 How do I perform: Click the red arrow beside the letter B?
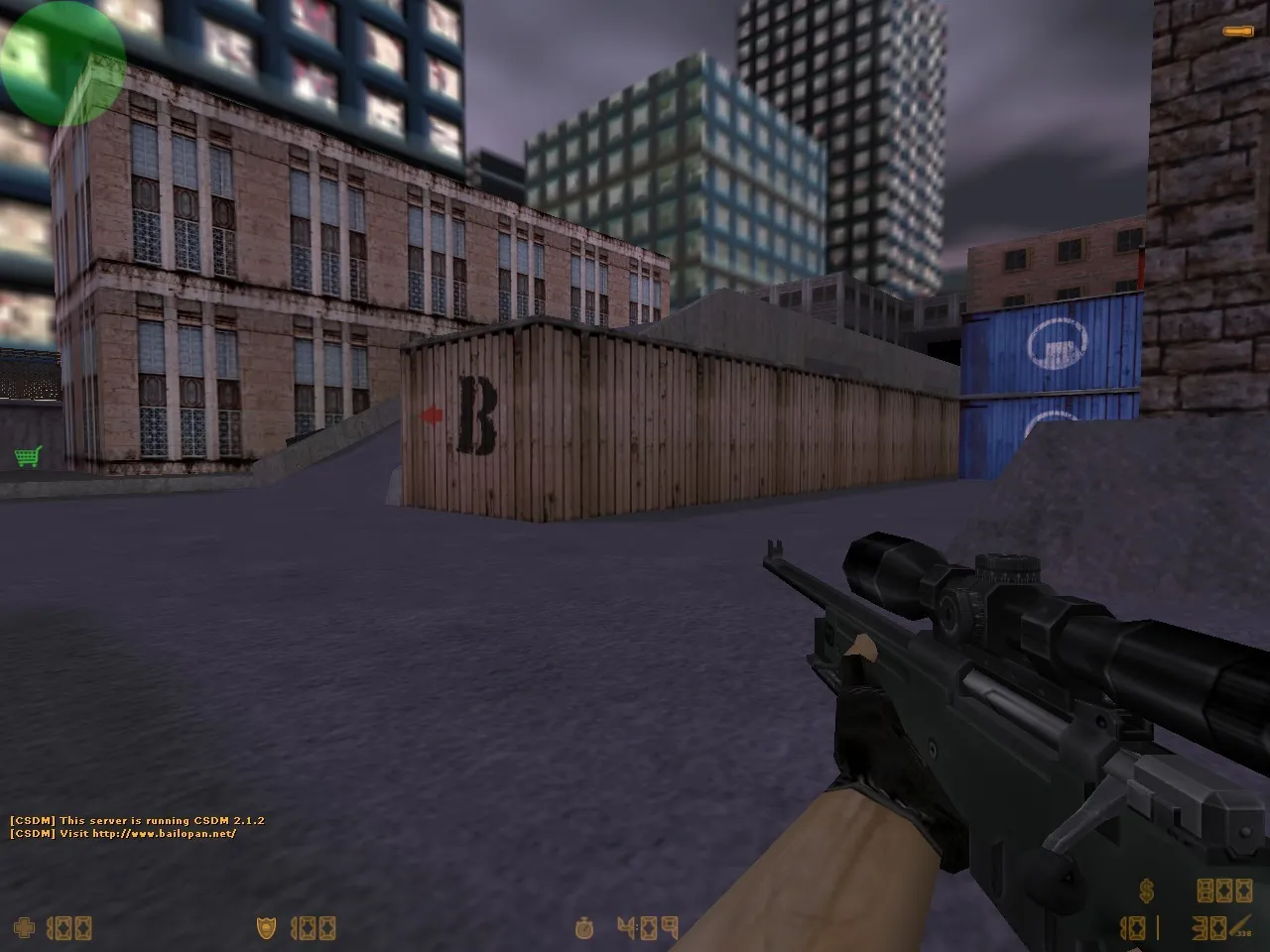point(431,416)
